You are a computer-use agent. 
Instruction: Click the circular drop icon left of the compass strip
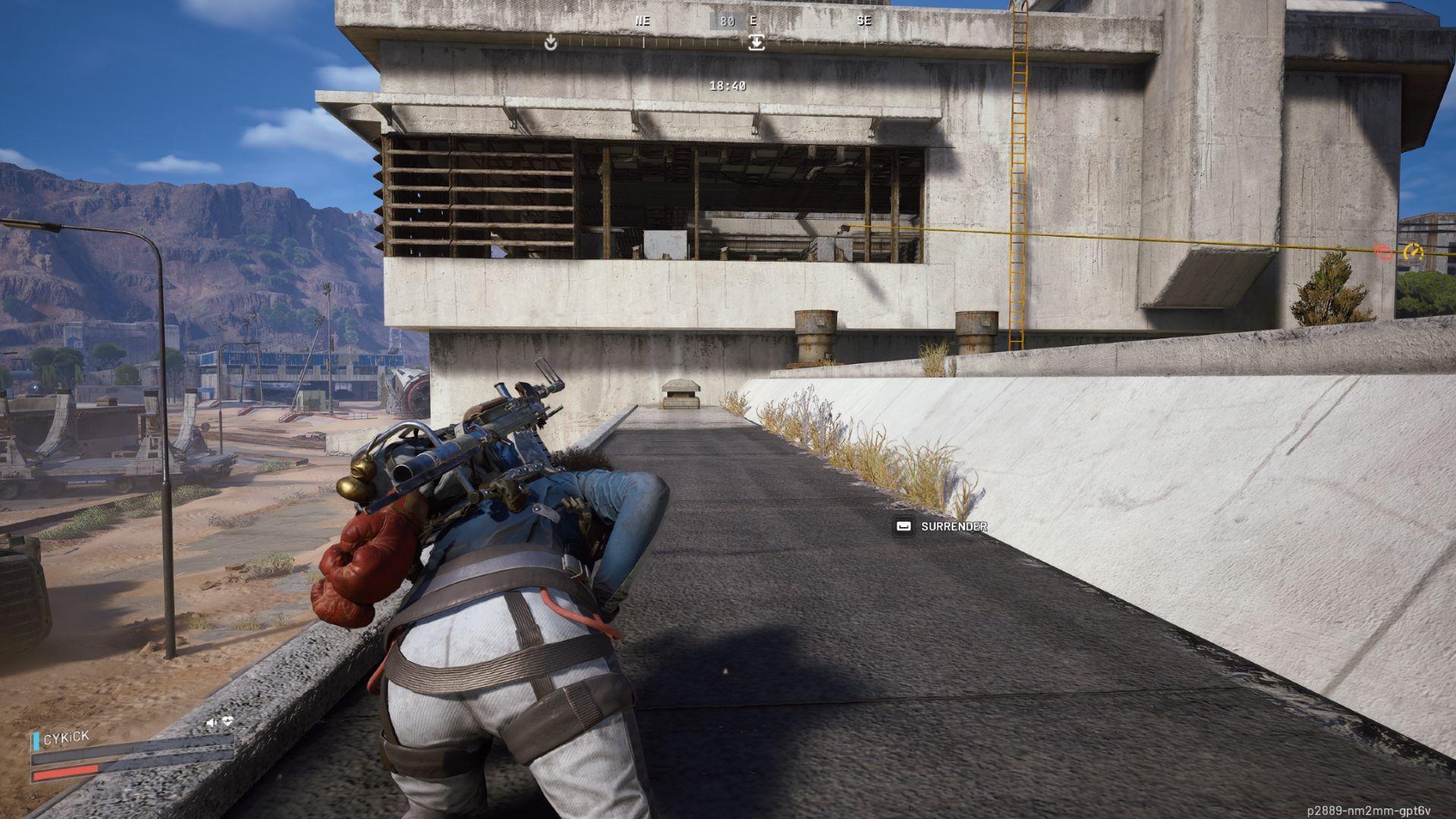(551, 43)
